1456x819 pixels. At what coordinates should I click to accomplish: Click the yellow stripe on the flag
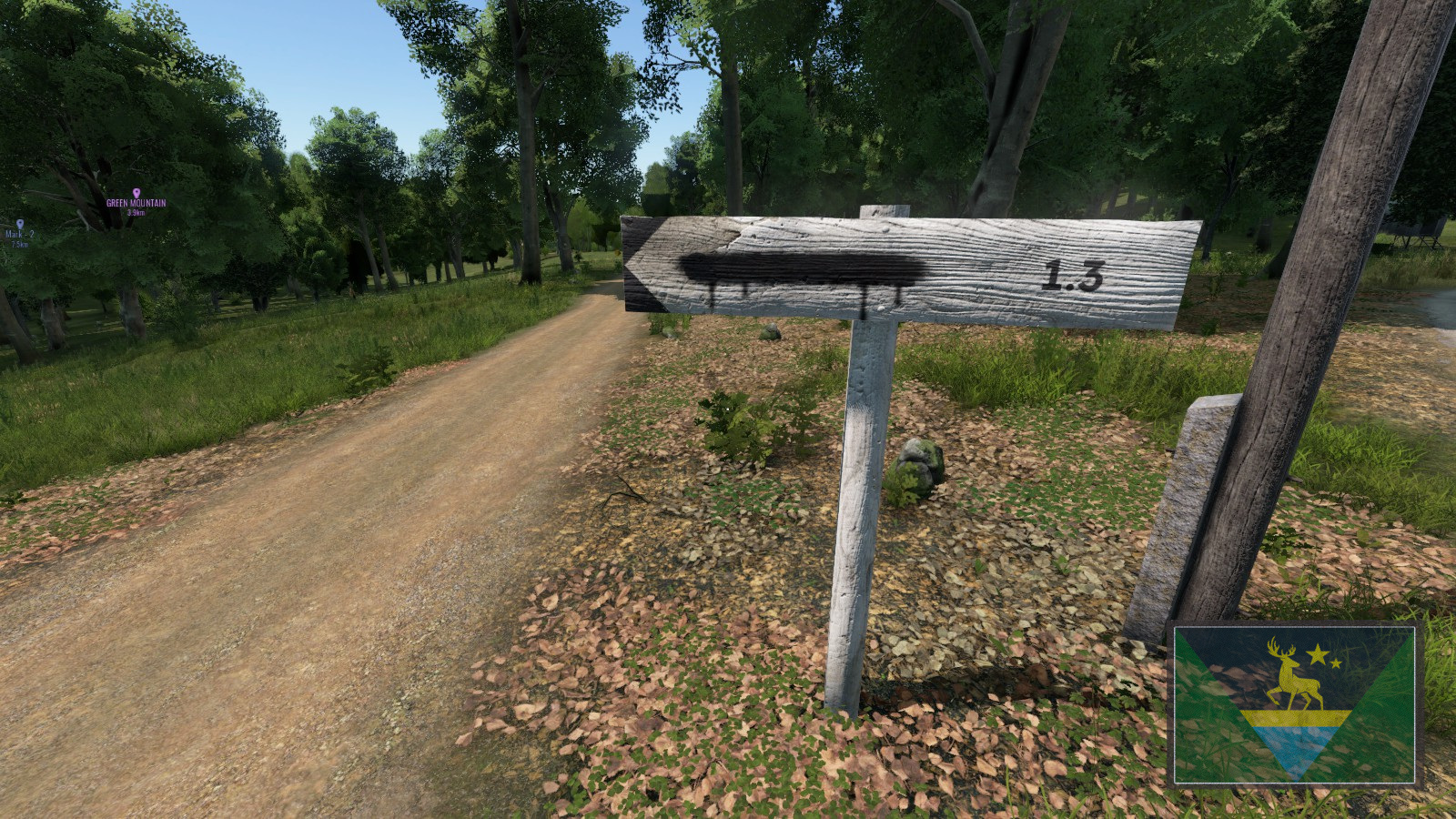(1293, 717)
